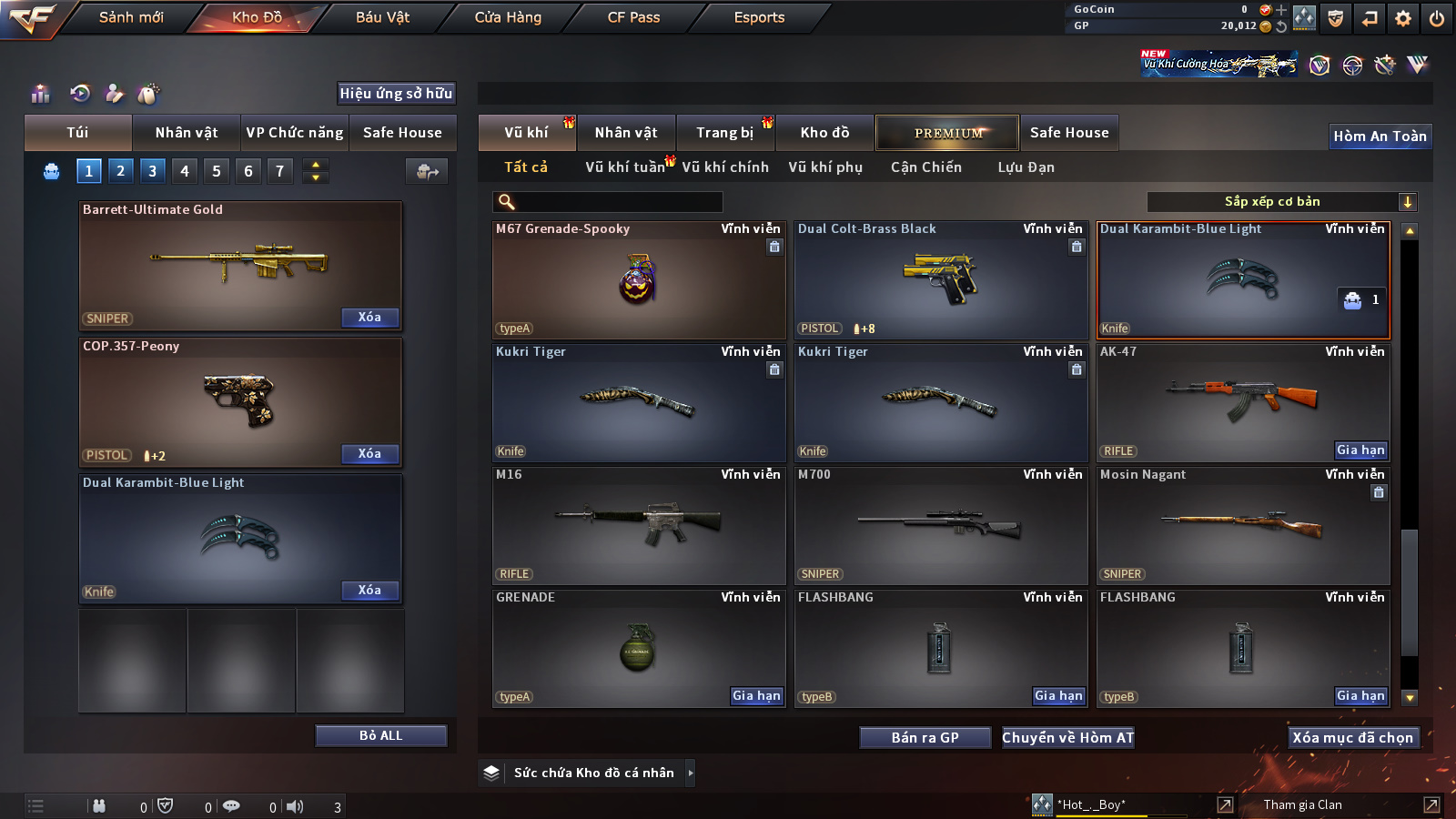This screenshot has width=1456, height=819.
Task: Remove the Barrett-Ultimate Gold with Xóa
Action: coord(369,318)
